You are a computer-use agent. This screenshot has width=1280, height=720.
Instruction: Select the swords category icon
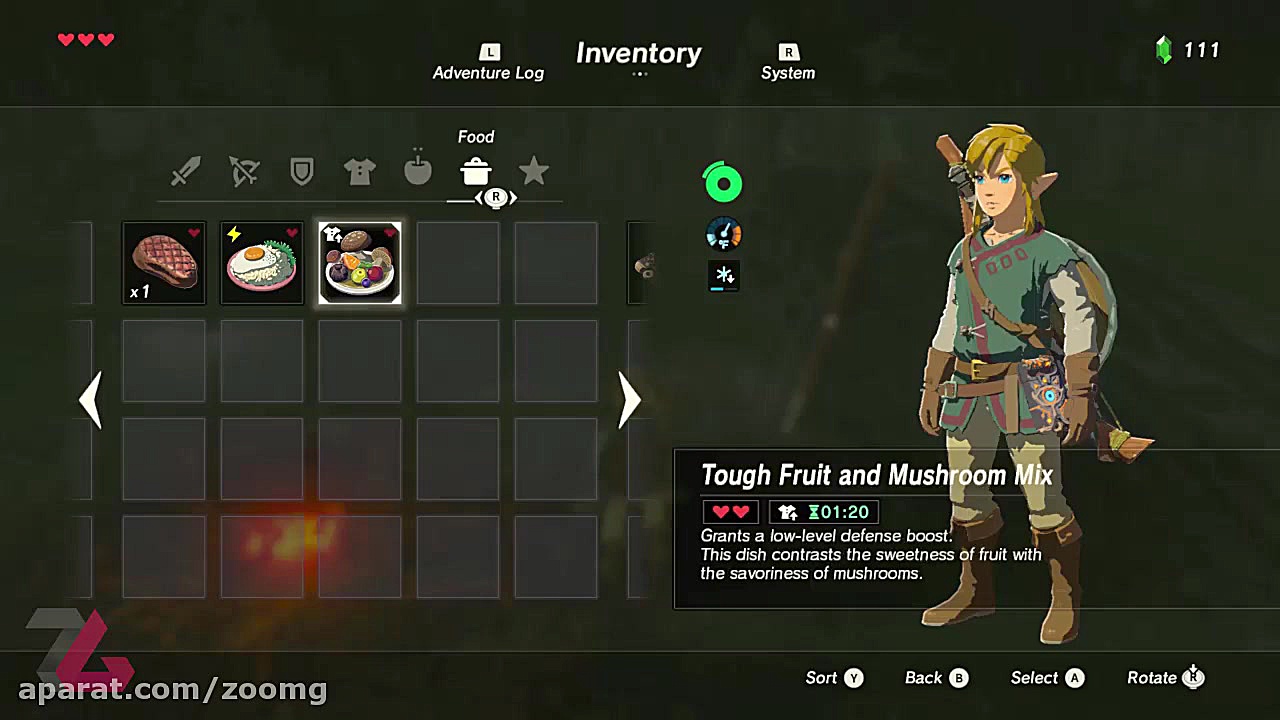[x=186, y=171]
